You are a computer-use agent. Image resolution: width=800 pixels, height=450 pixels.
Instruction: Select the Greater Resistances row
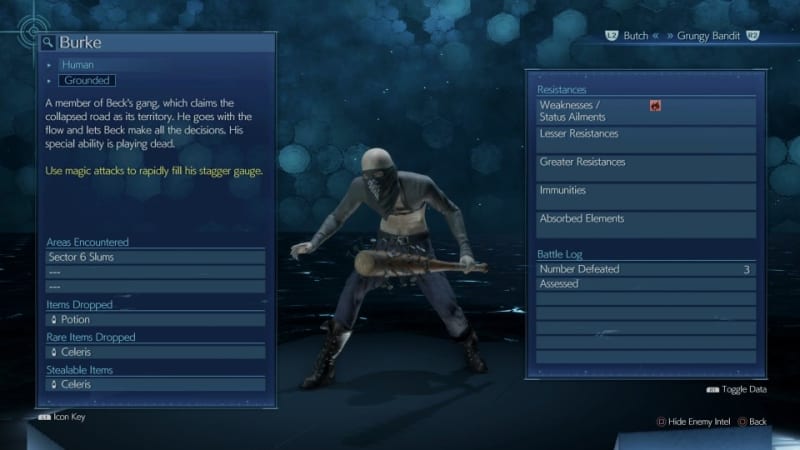pos(644,167)
